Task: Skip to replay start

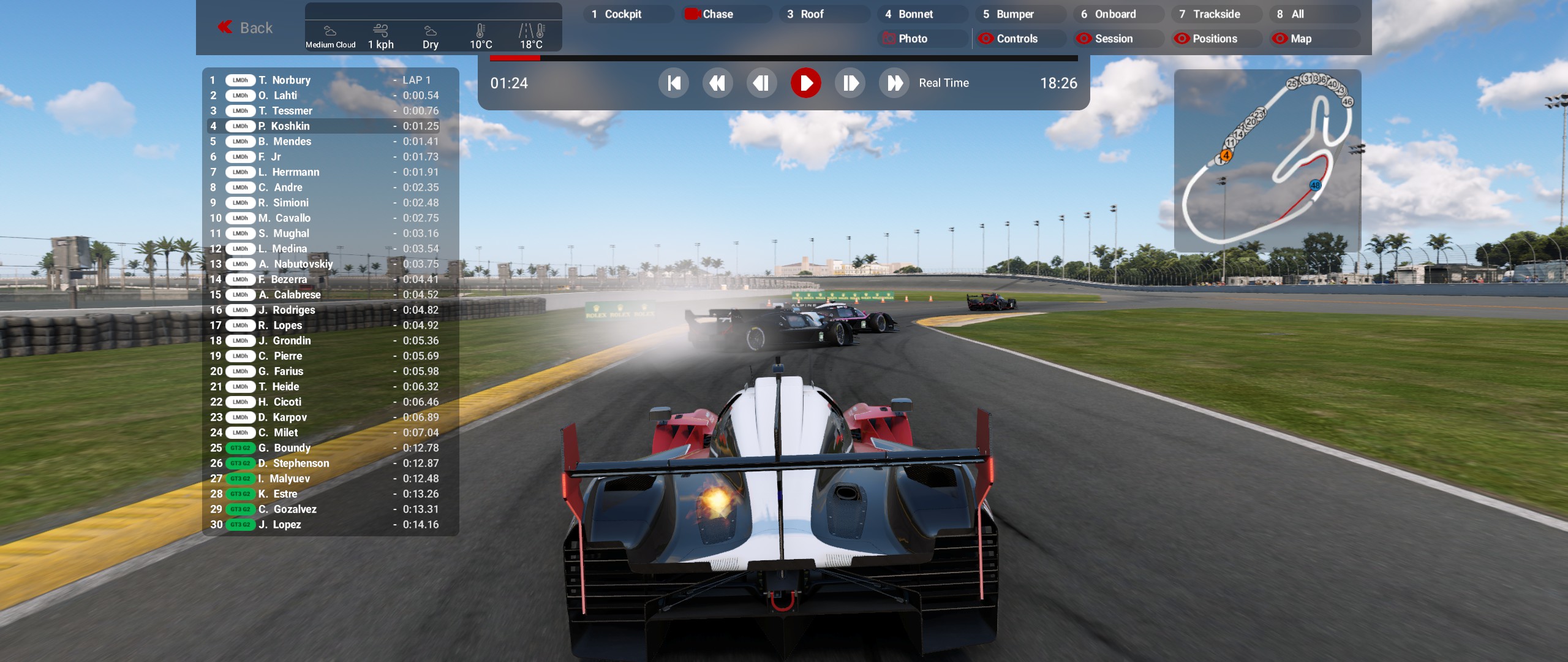Action: coord(674,83)
